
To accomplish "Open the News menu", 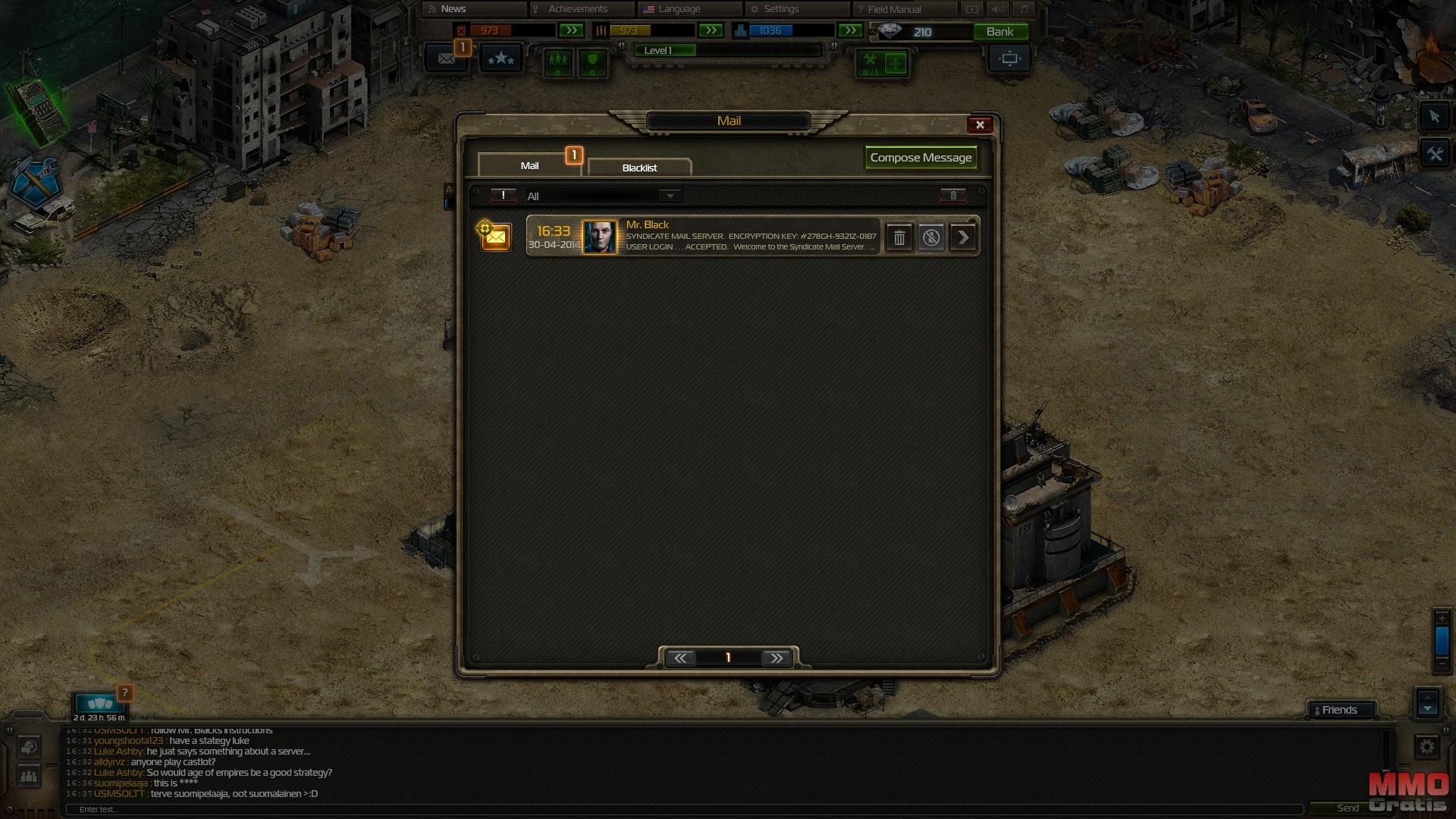I will 453,9.
